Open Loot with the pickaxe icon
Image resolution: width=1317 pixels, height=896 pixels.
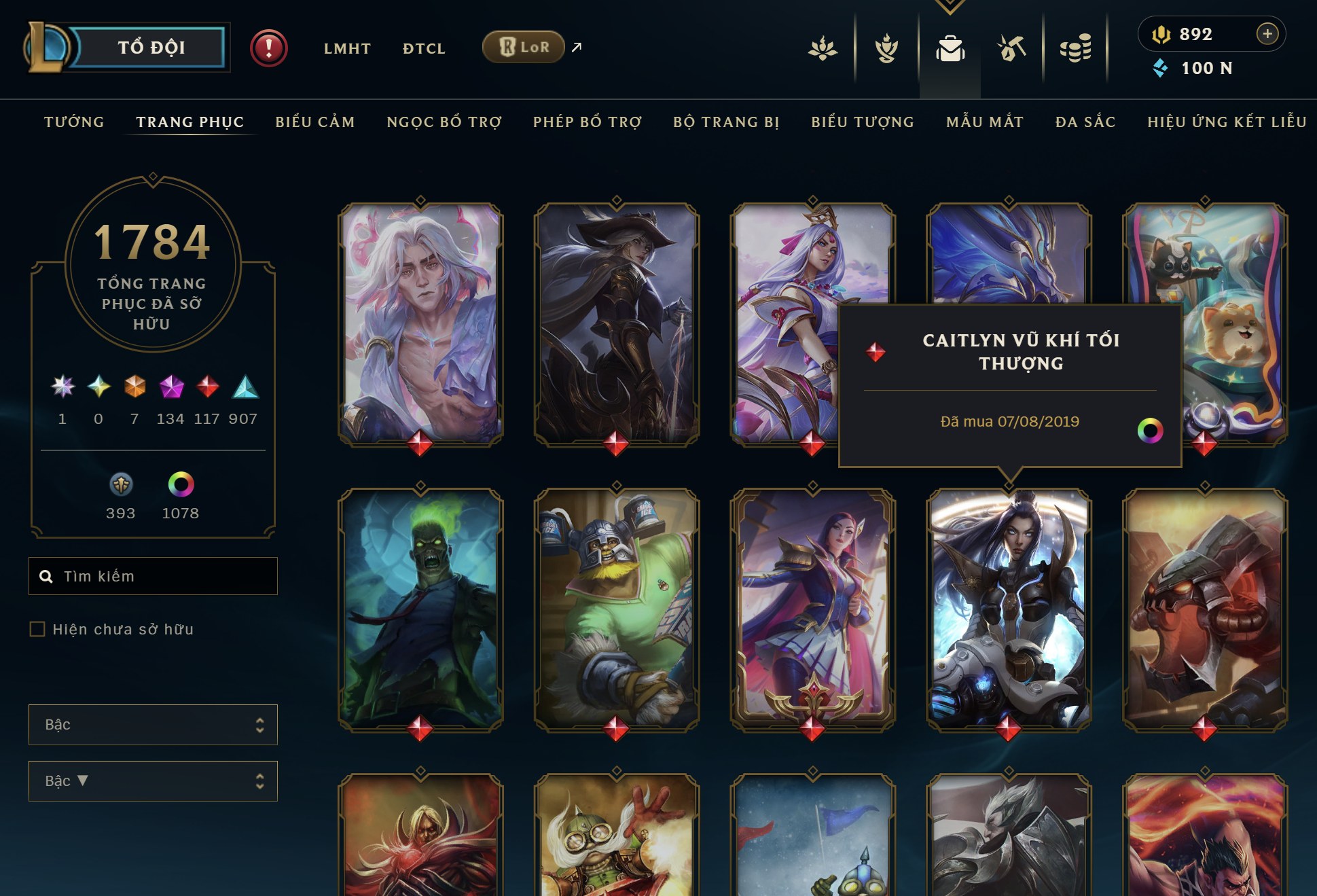[x=1011, y=48]
